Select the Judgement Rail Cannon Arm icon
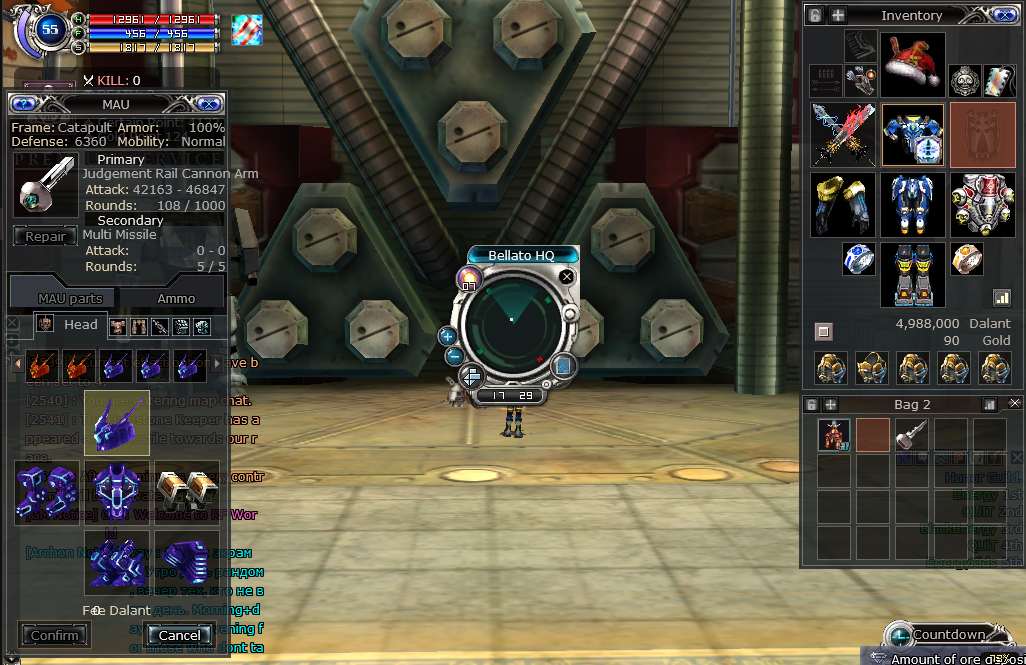Screen dimensions: 1026x665 (x=45, y=186)
